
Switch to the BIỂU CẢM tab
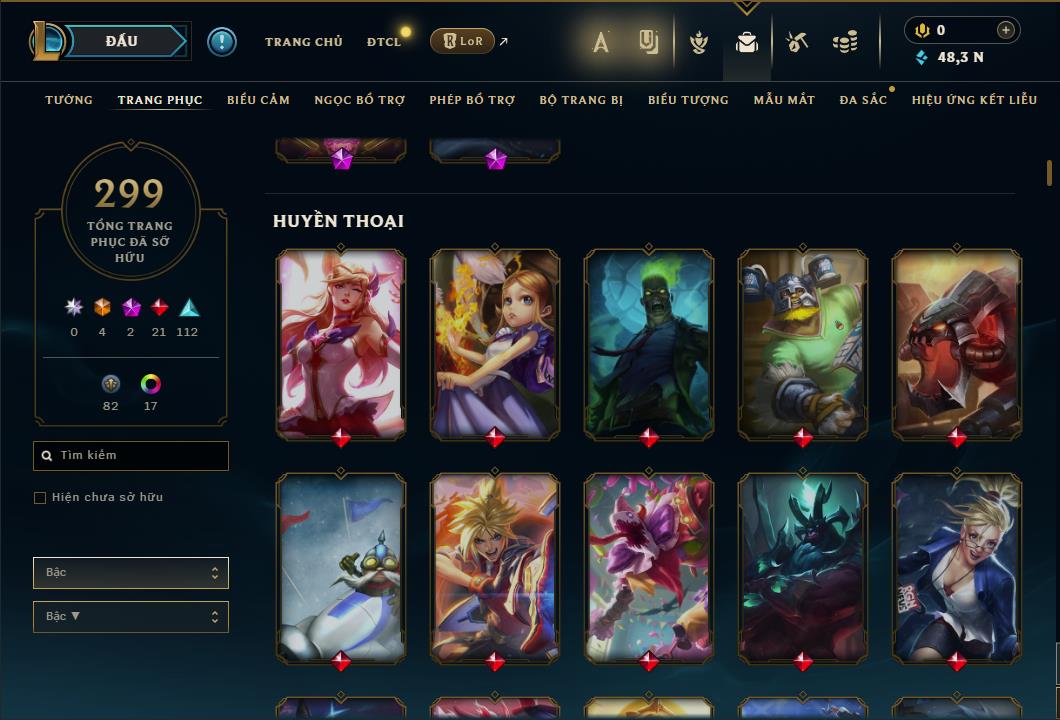(x=258, y=100)
